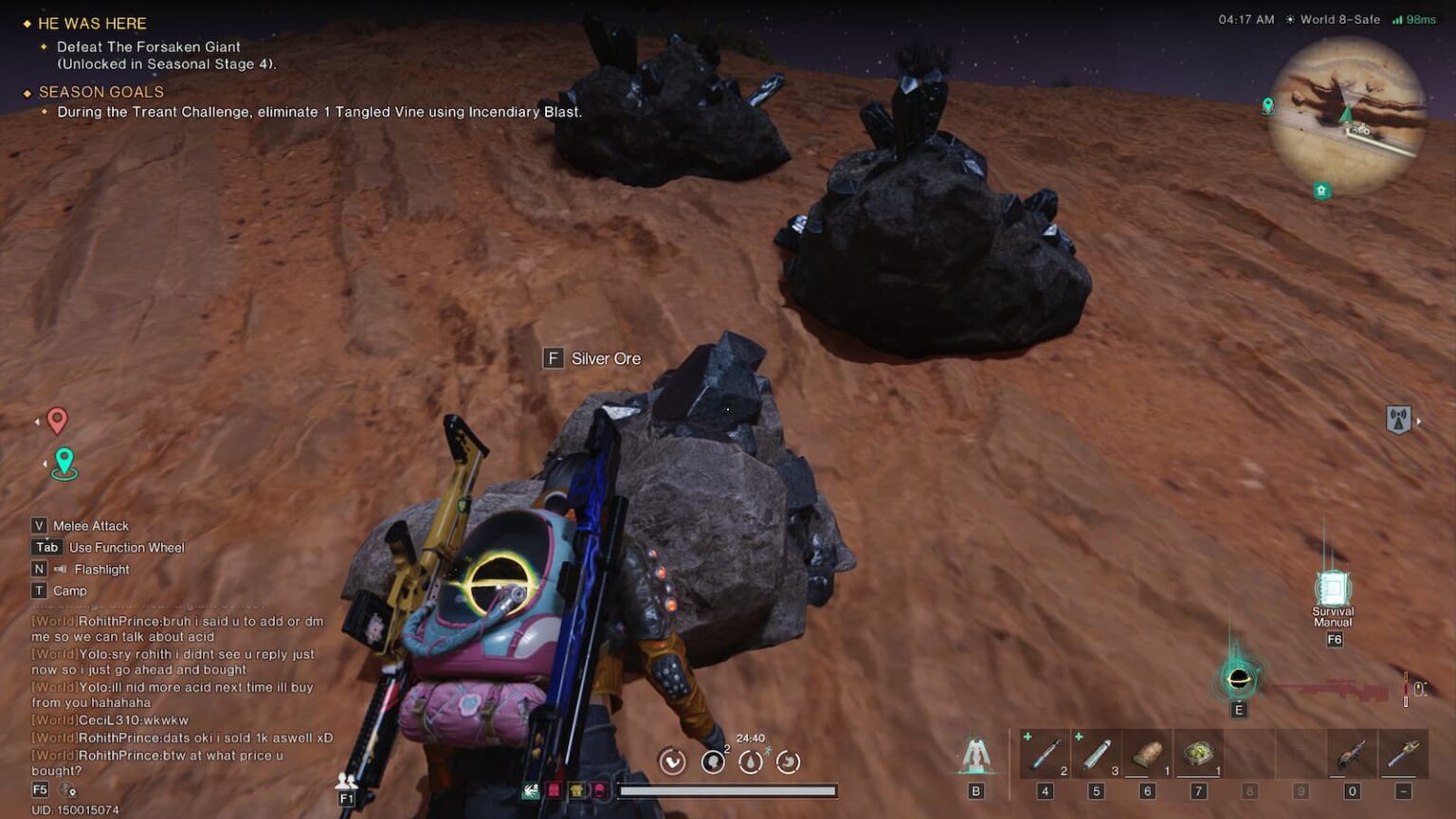
Task: Click the green territory icon below the minimap
Action: (x=1321, y=190)
